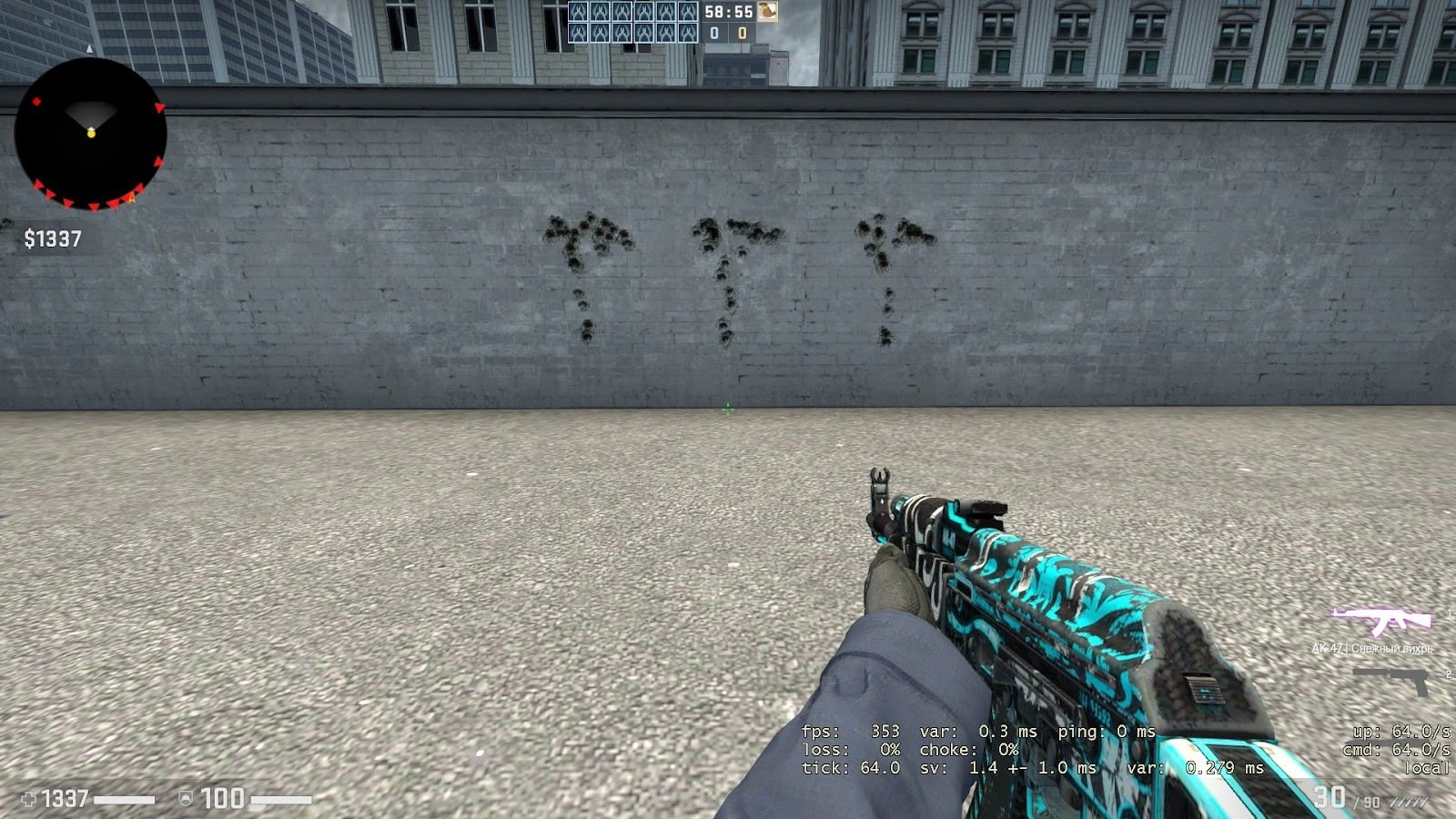This screenshot has height=819, width=1456.
Task: Click the circular radar minimap
Action: coord(91,134)
